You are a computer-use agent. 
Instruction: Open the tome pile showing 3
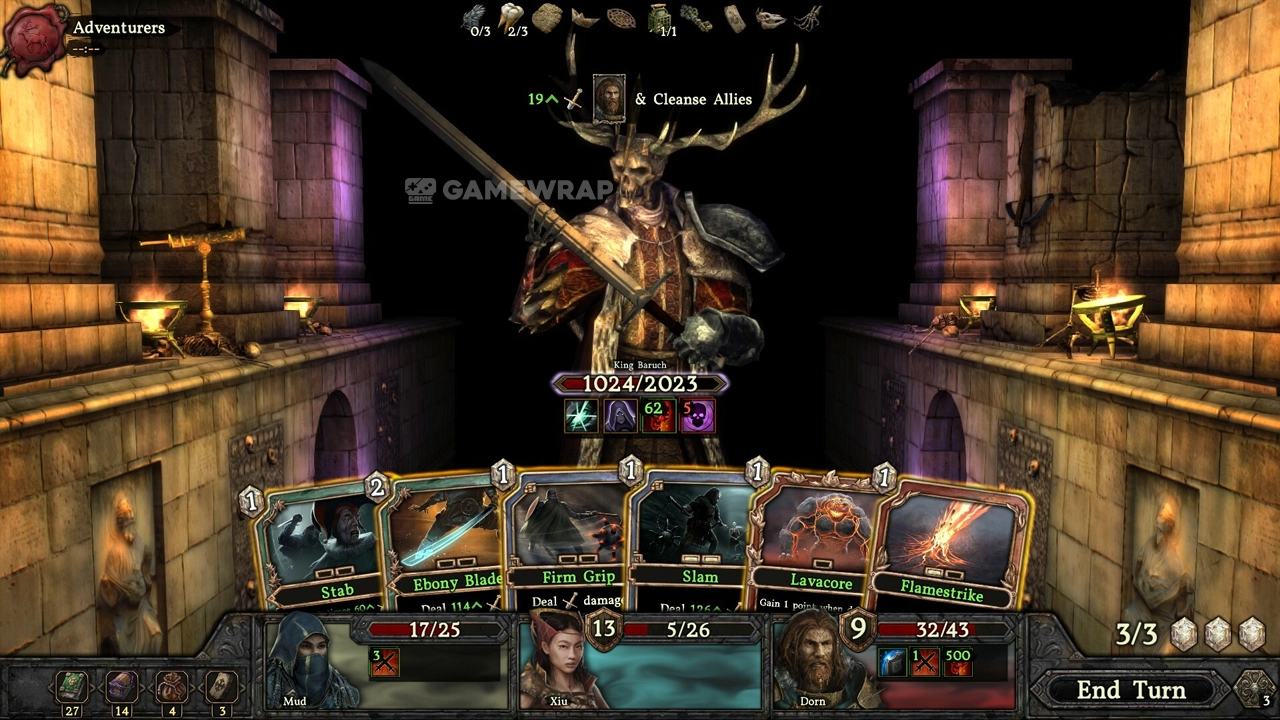(x=221, y=687)
